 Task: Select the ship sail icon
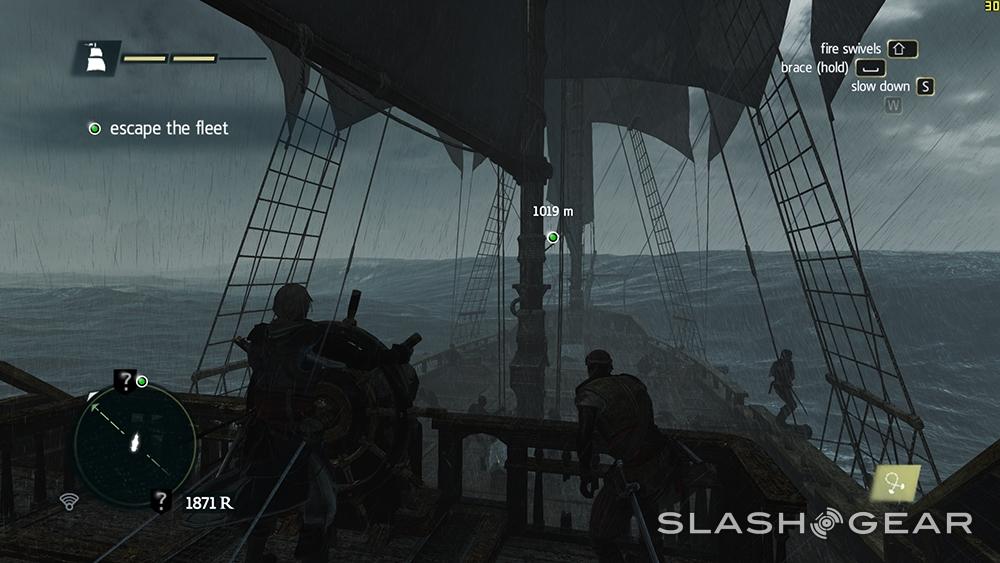(97, 58)
